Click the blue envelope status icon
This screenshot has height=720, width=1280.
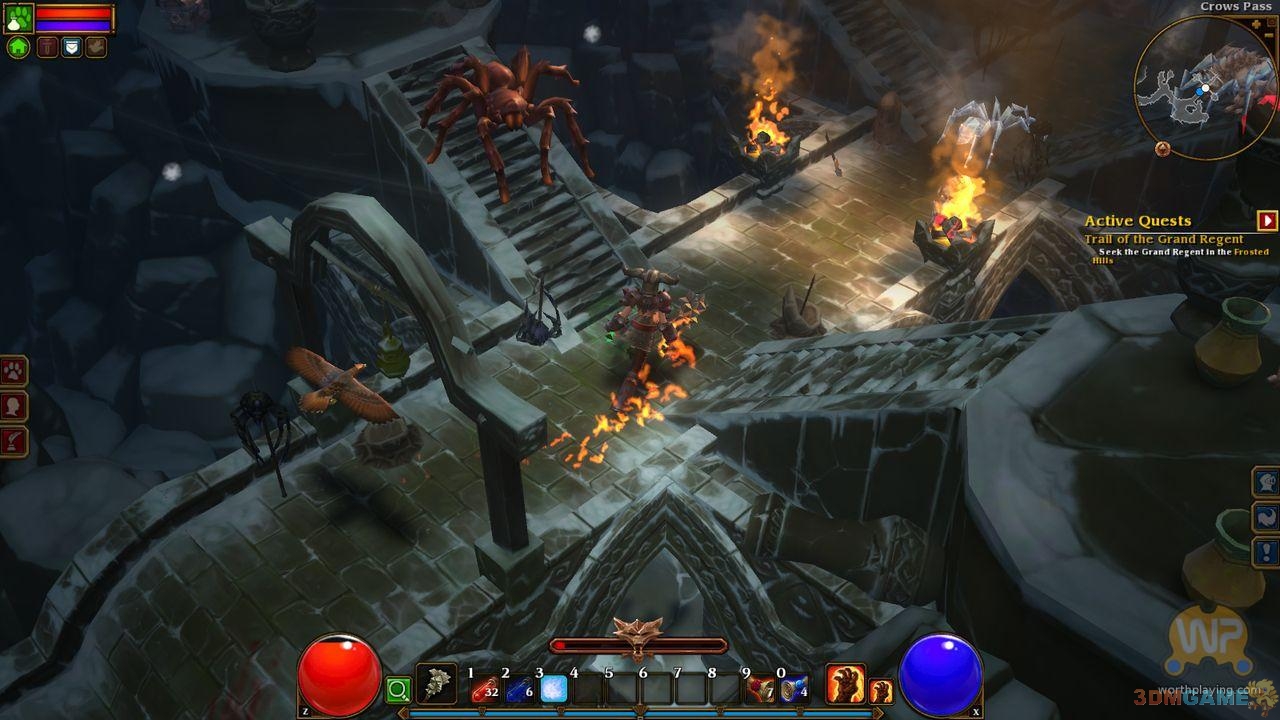[x=71, y=47]
